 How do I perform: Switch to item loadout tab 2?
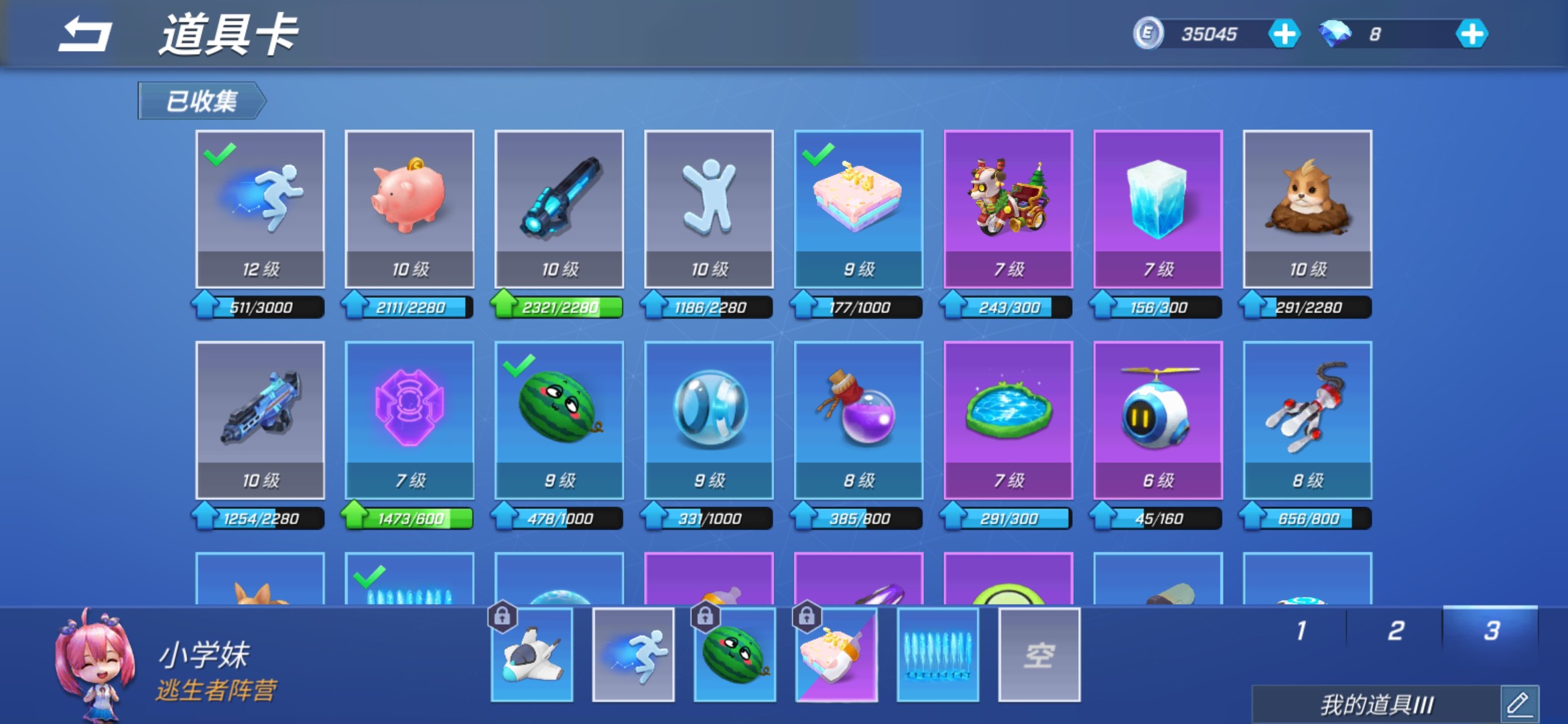point(1396,631)
